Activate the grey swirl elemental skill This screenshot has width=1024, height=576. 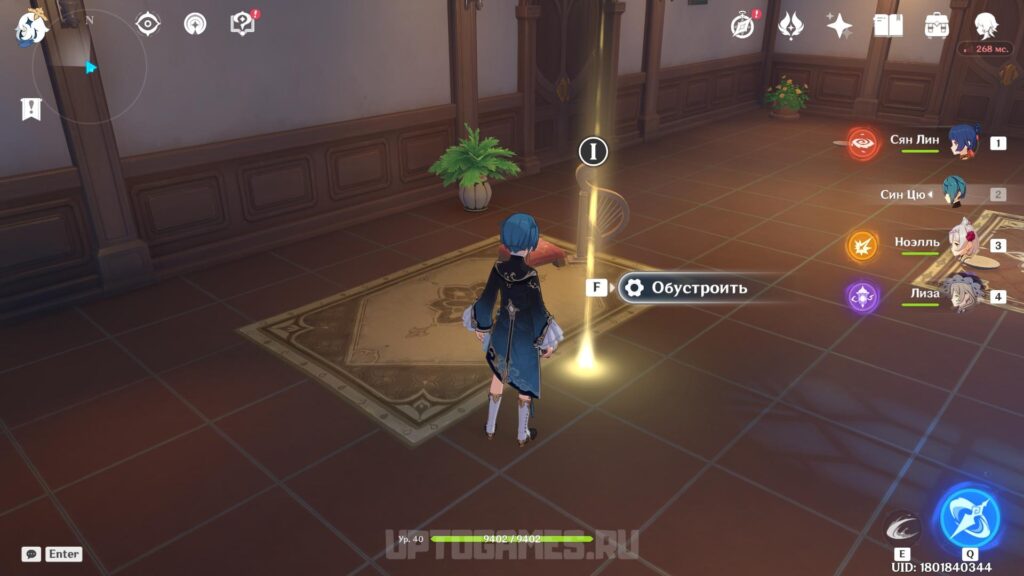click(901, 527)
